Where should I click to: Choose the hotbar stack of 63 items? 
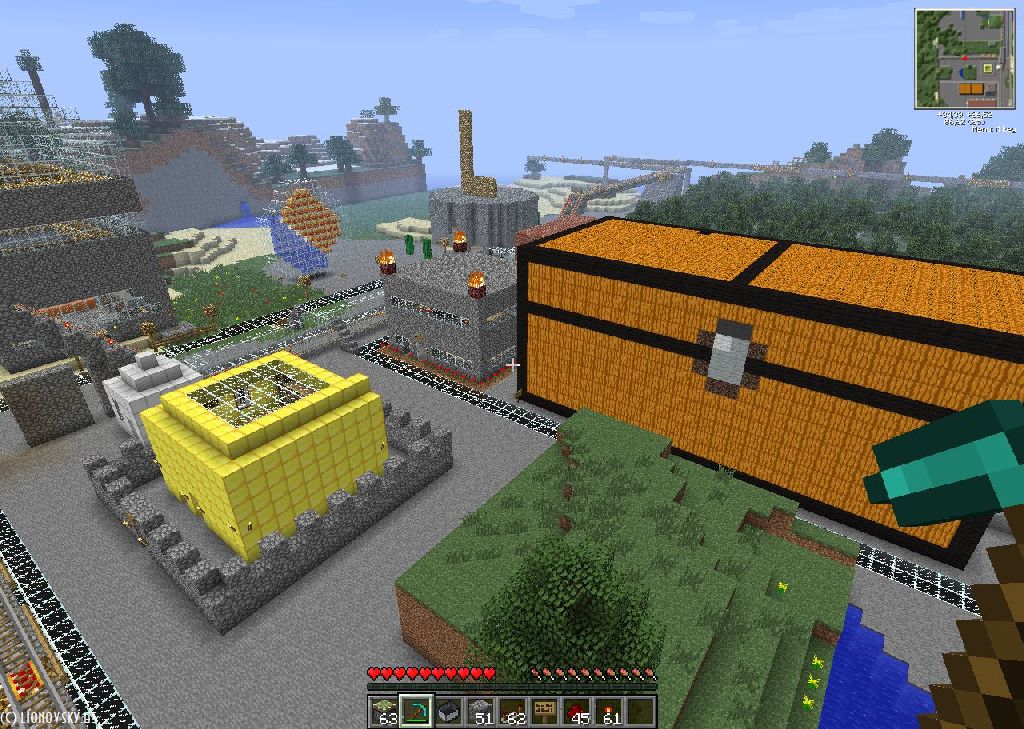384,711
